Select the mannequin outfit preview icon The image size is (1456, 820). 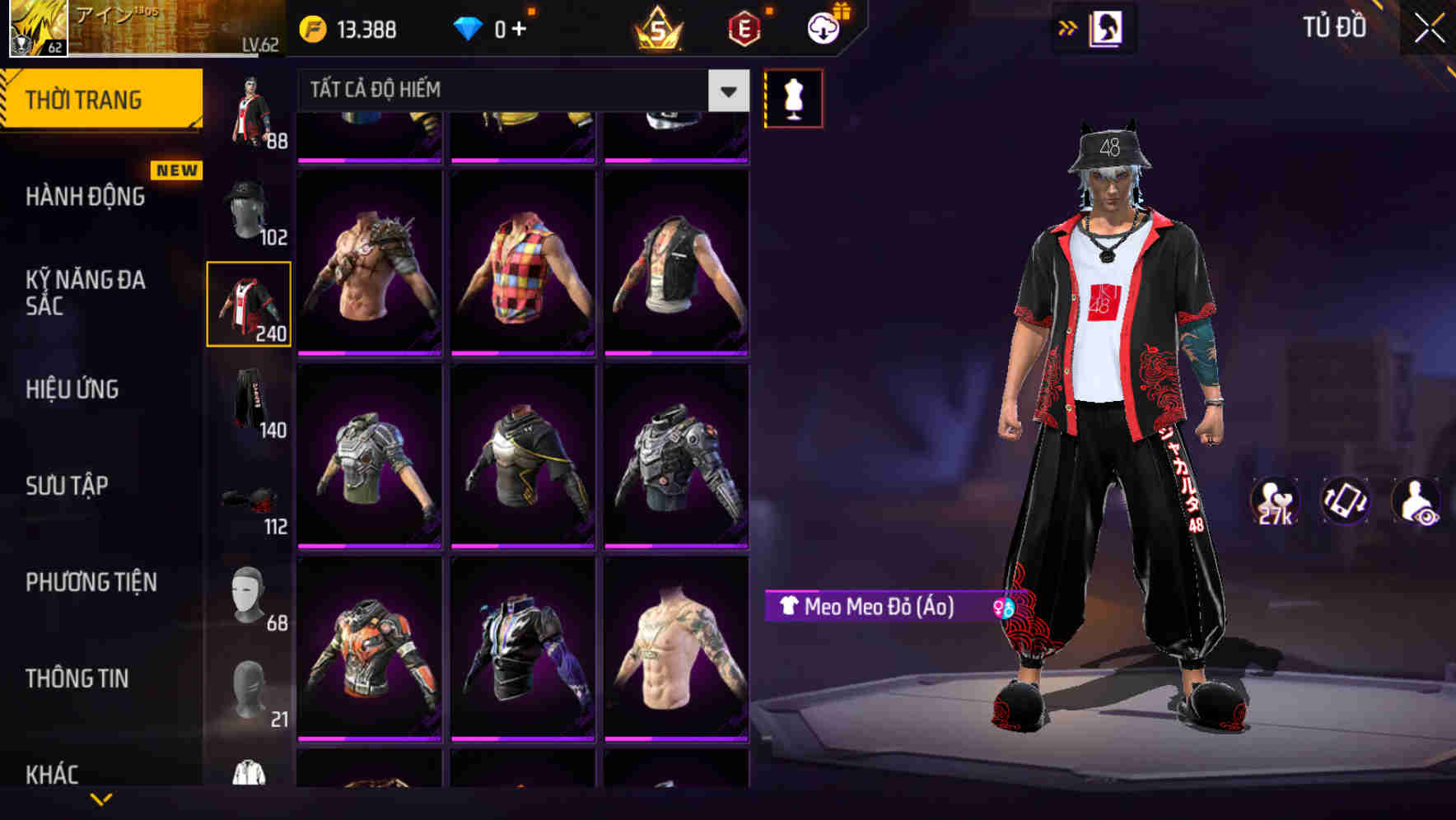[794, 97]
